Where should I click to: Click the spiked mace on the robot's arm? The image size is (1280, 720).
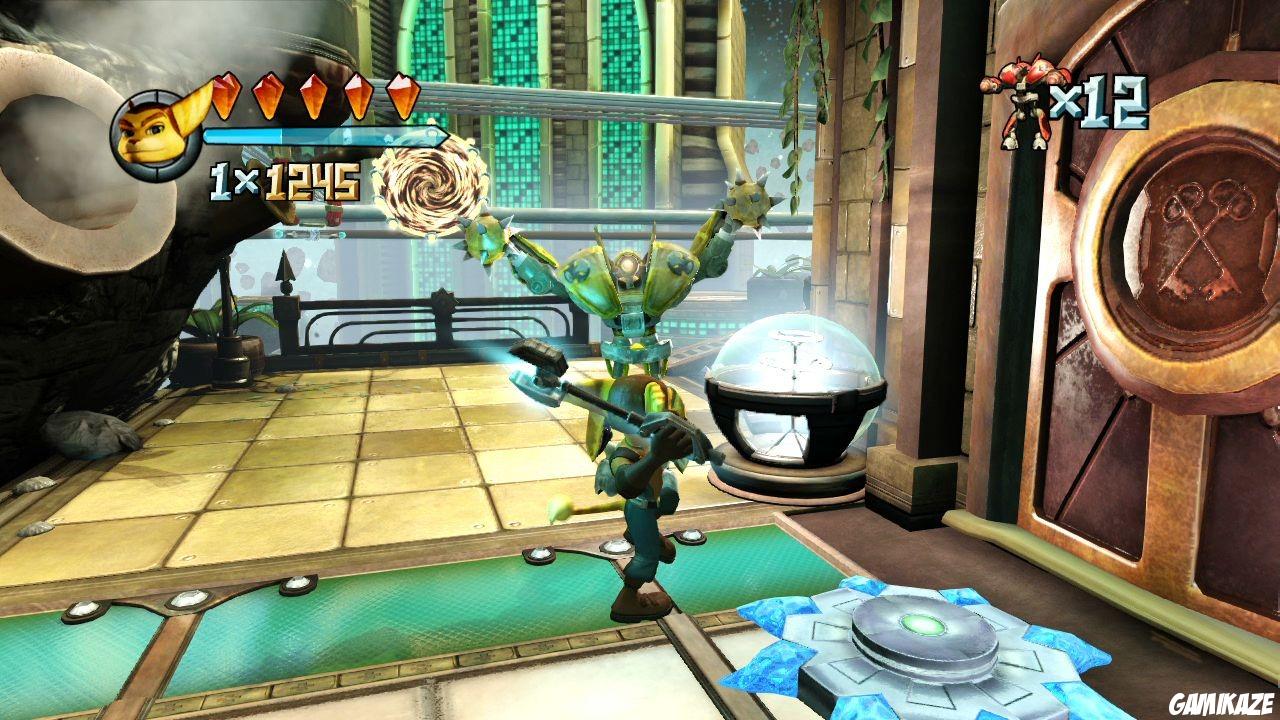tap(746, 204)
